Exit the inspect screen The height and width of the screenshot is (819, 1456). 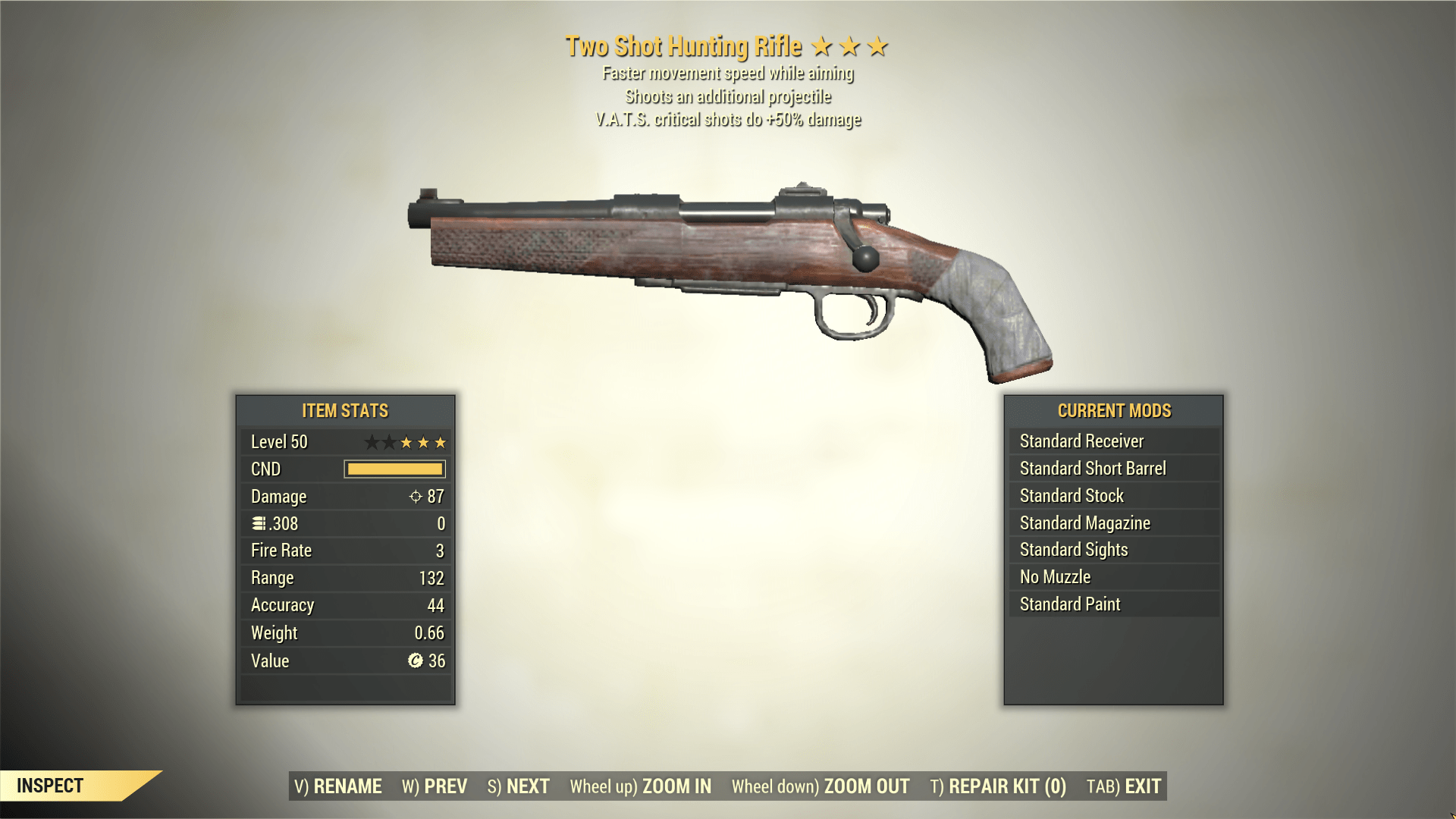(1124, 786)
